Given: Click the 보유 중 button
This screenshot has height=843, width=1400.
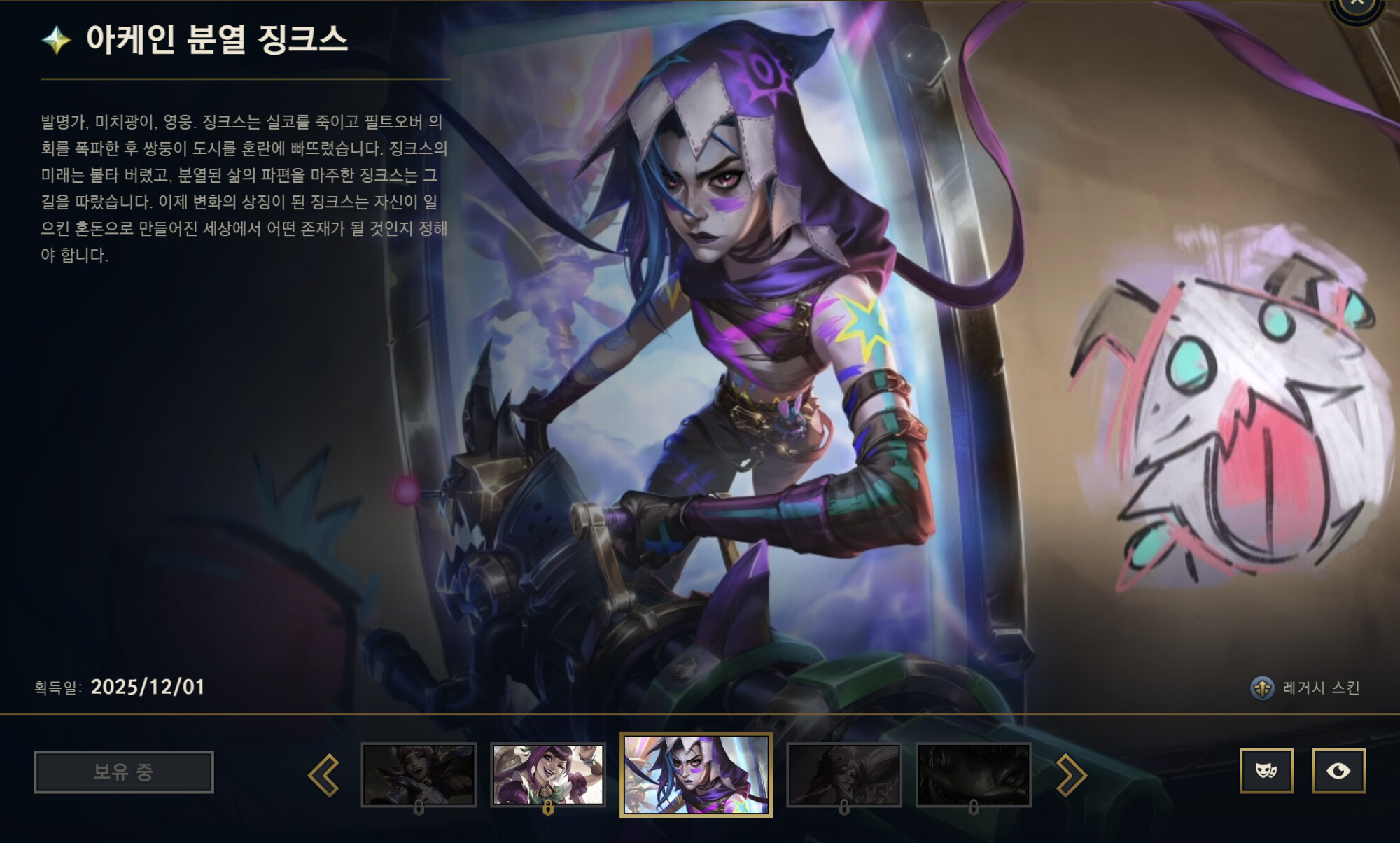Looking at the screenshot, I should click(123, 770).
